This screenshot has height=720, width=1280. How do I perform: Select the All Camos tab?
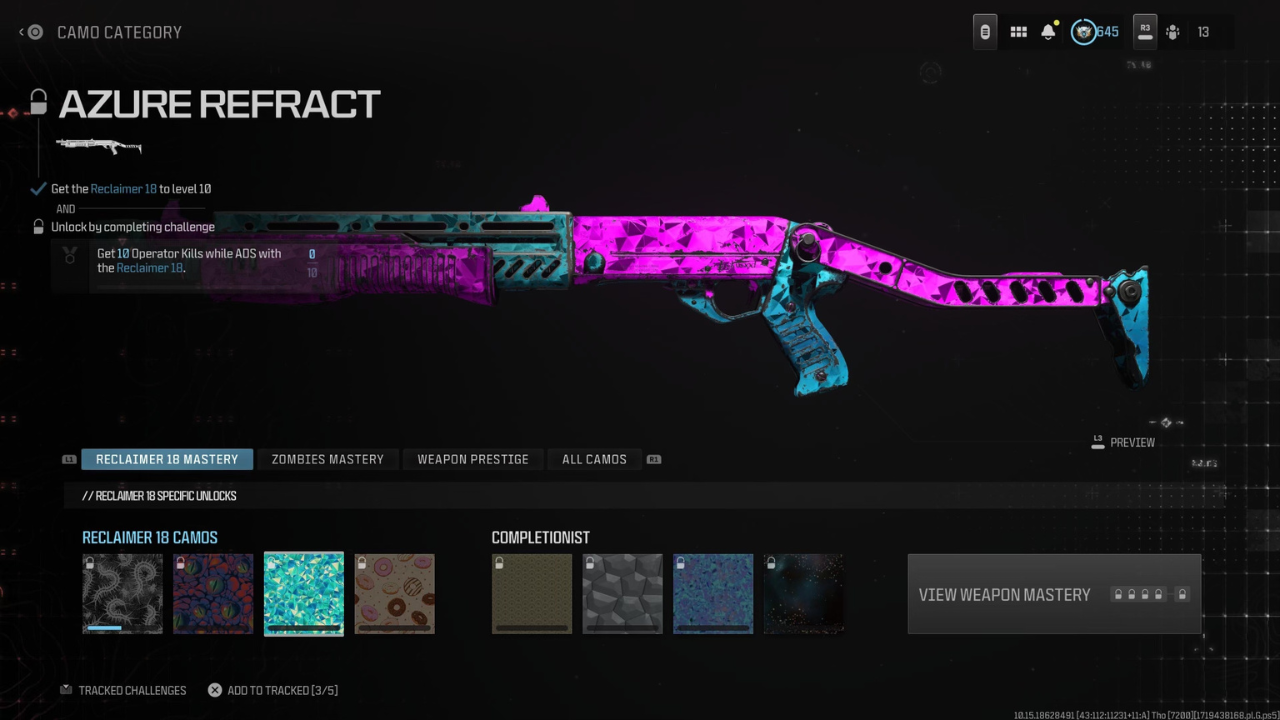click(x=594, y=459)
